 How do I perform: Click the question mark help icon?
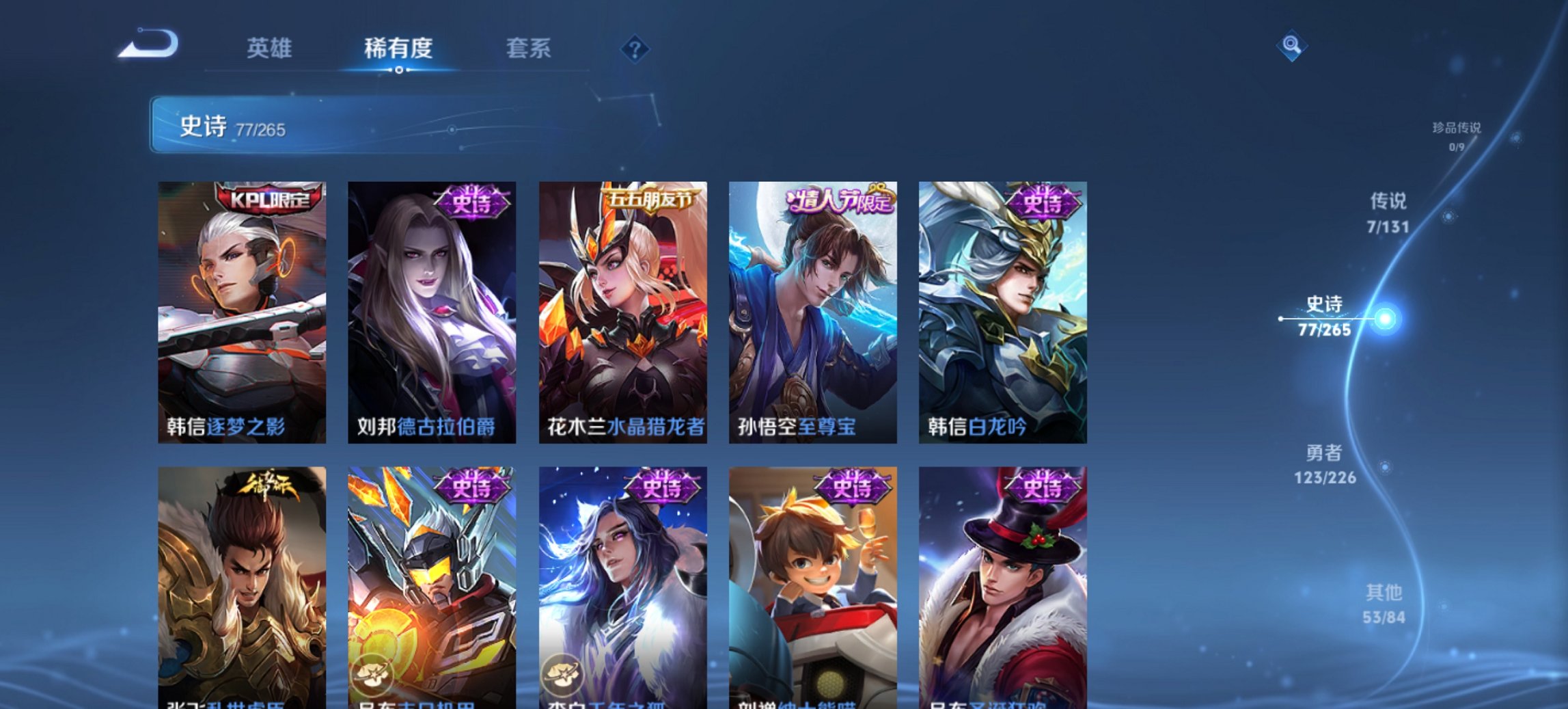point(635,49)
